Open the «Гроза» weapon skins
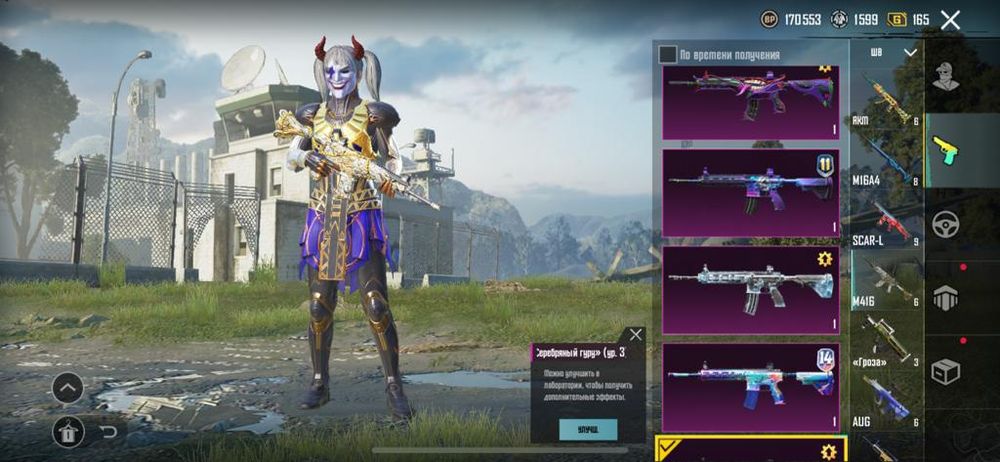The width and height of the screenshot is (1000, 462). [887, 343]
